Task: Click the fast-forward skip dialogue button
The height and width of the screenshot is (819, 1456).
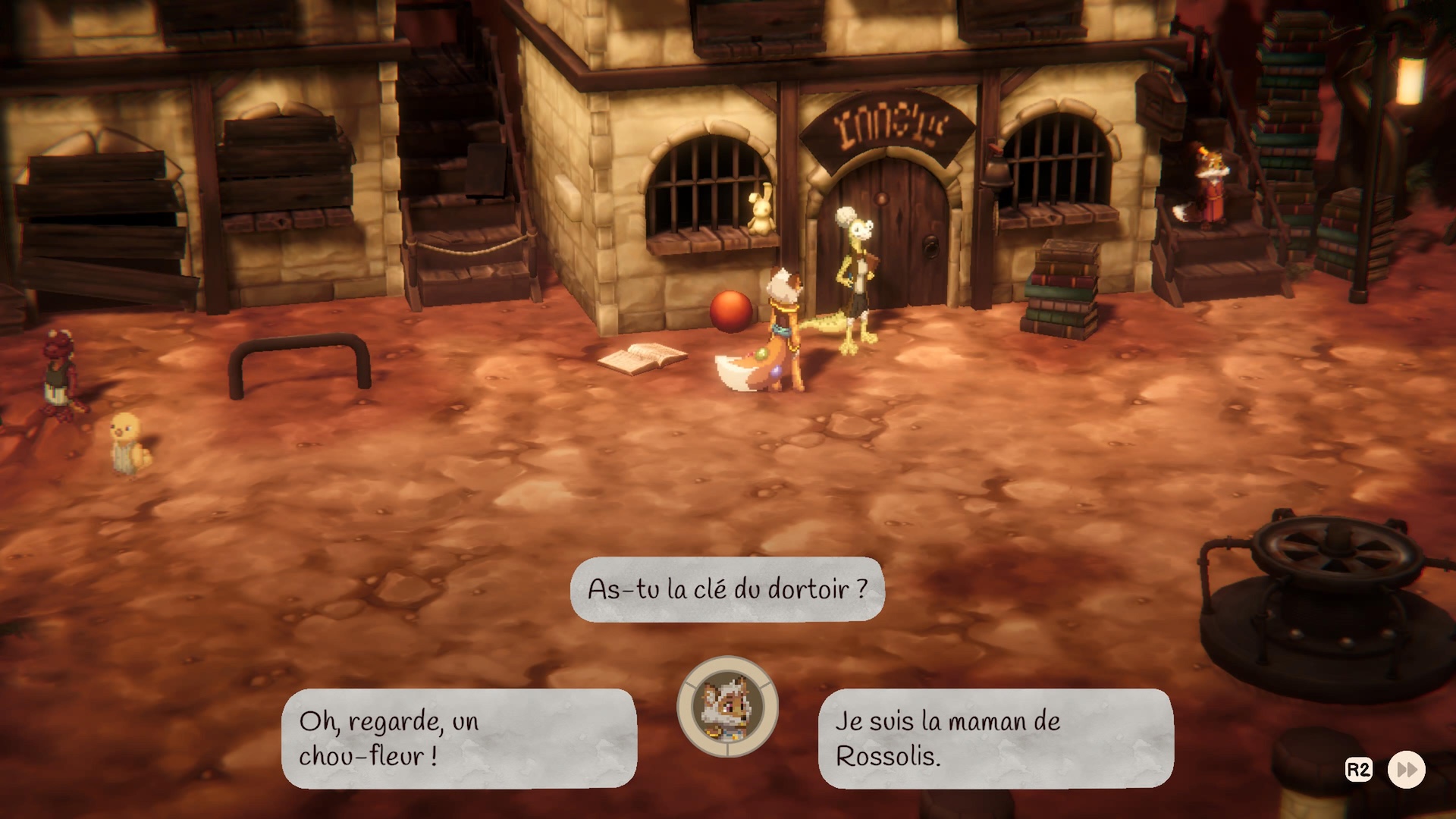Action: click(x=1406, y=770)
